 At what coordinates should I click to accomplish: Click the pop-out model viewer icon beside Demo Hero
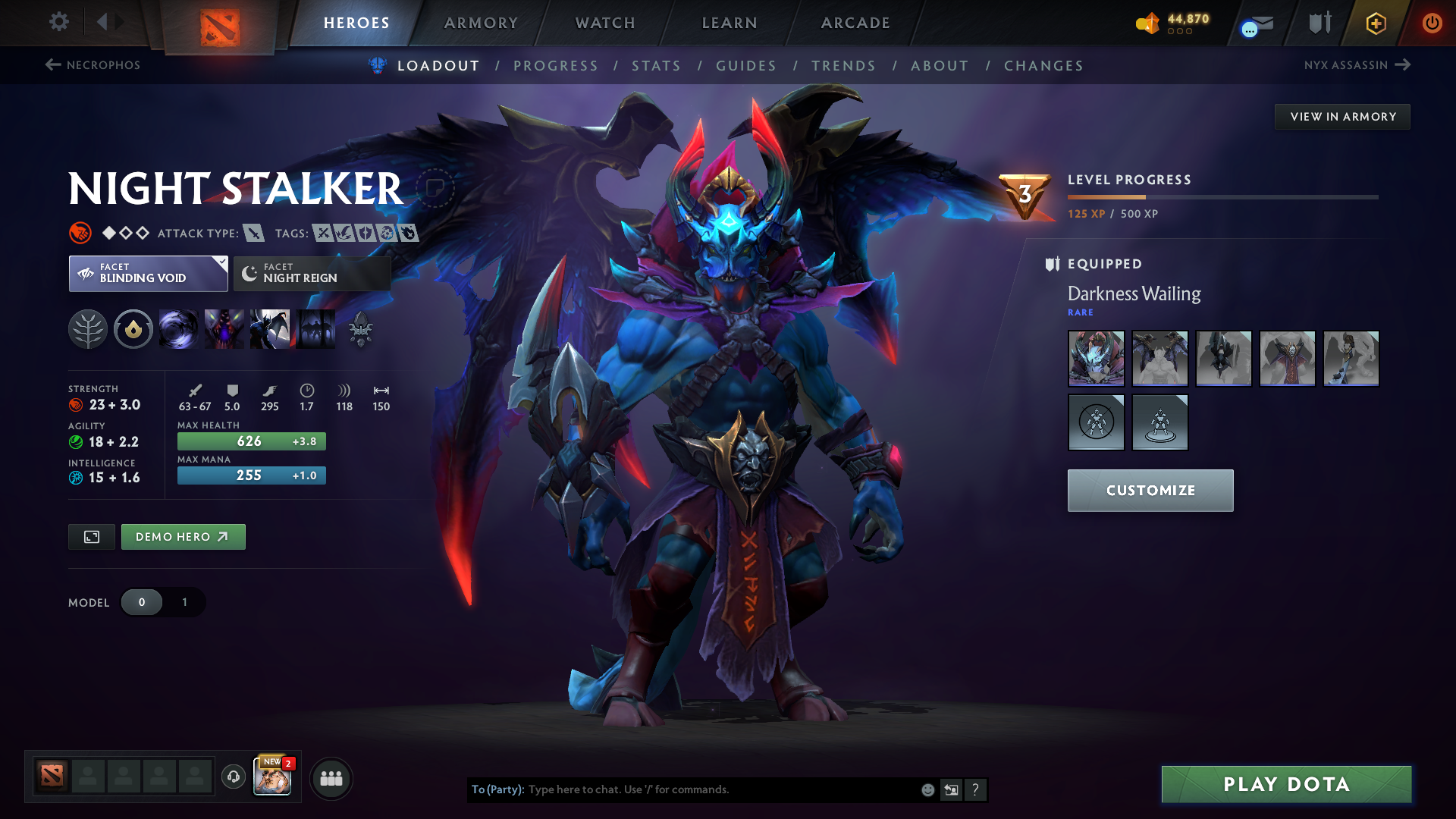[91, 536]
